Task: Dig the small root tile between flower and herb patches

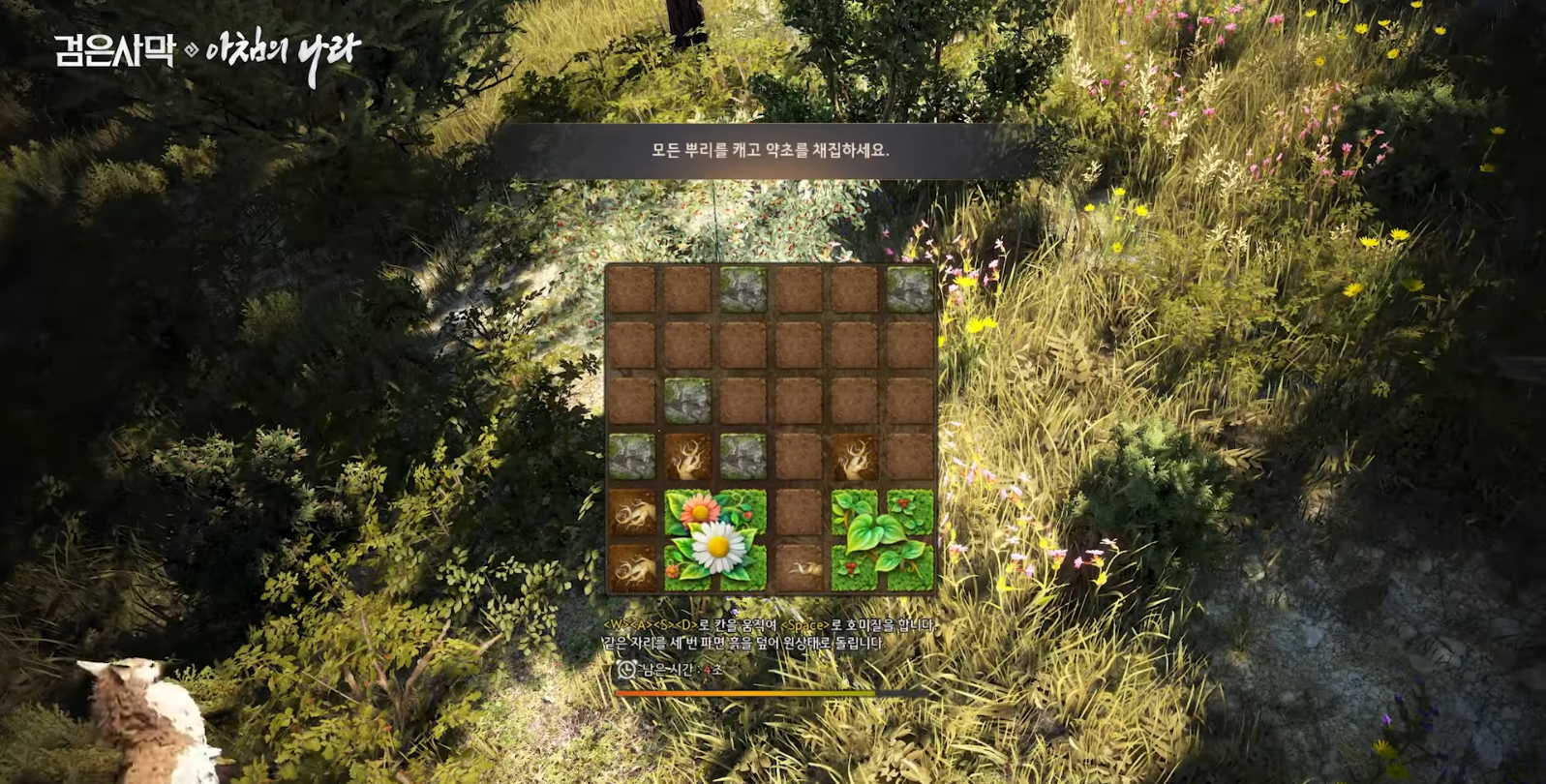Action: pos(799,567)
